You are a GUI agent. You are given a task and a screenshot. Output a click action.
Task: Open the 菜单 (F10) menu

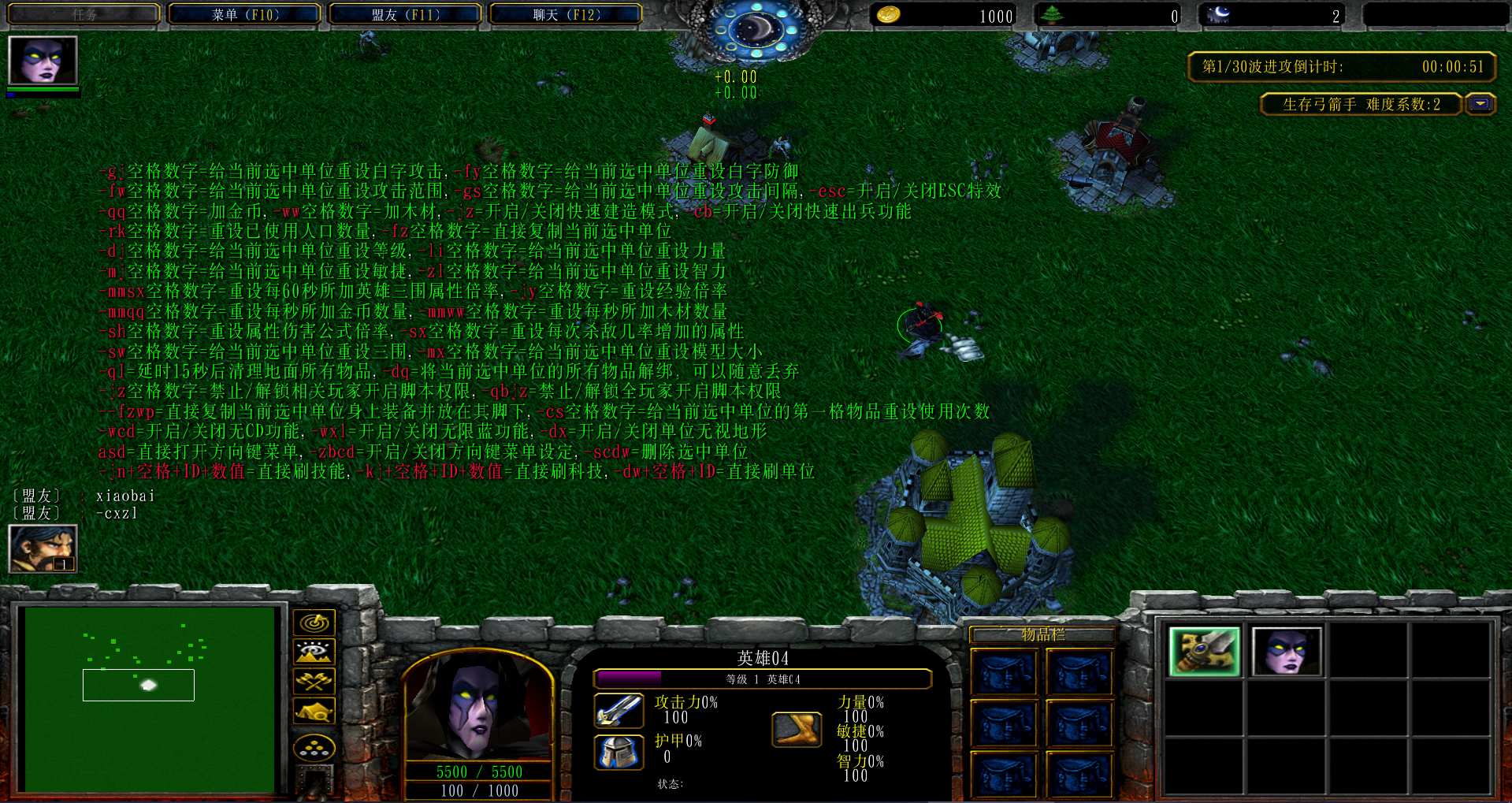point(245,14)
